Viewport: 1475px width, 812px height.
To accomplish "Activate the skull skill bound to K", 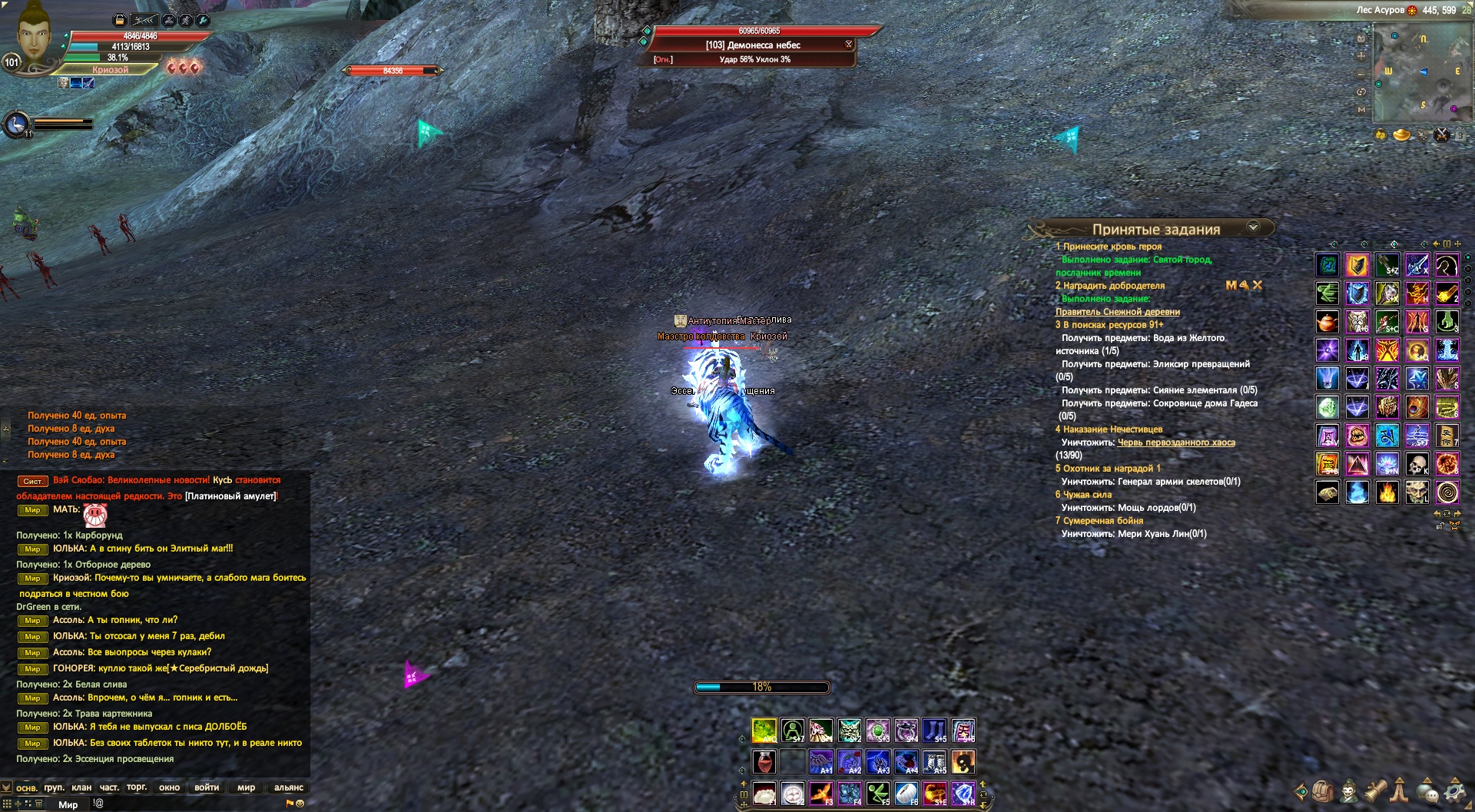I will click(x=1417, y=464).
